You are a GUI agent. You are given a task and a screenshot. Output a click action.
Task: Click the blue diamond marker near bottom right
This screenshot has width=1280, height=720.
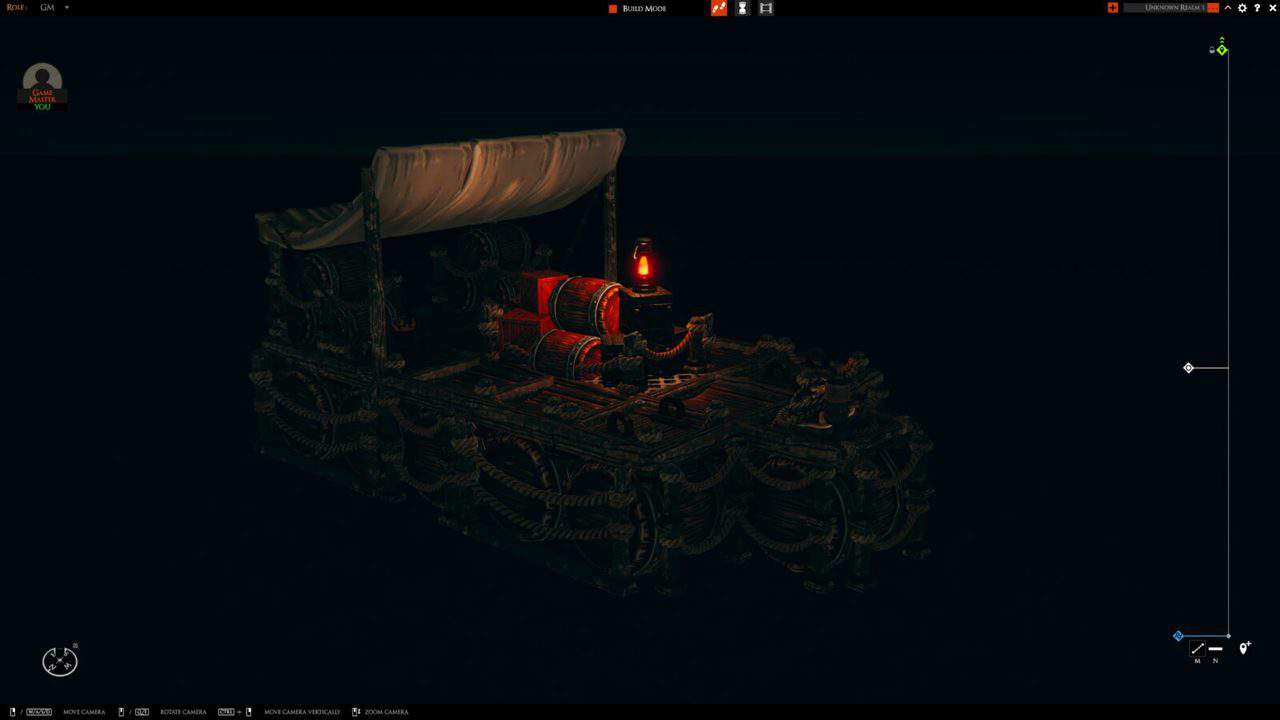[1178, 636]
